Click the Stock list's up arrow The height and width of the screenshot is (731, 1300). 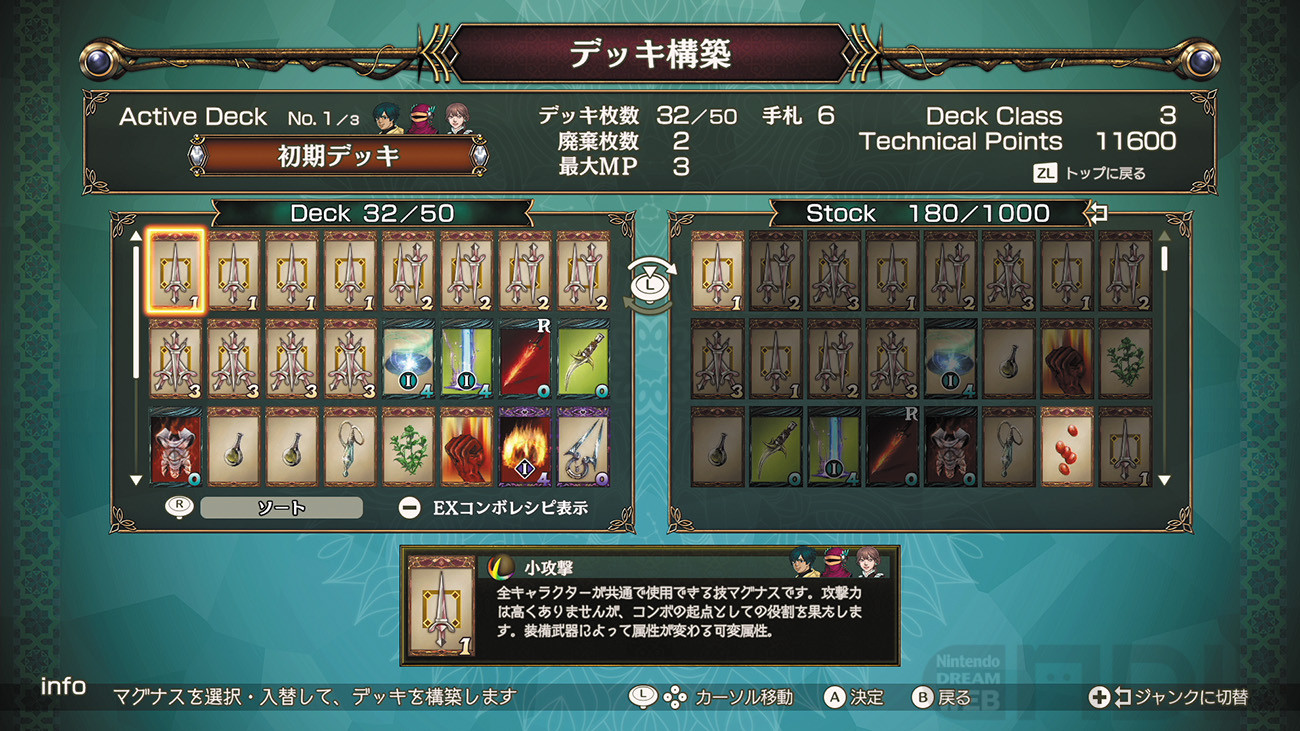[1164, 237]
